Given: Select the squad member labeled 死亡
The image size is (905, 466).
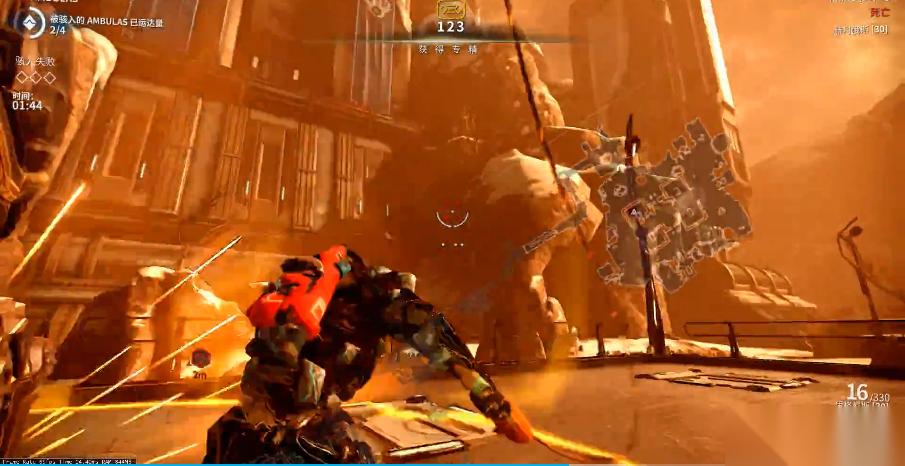Looking at the screenshot, I should point(879,13).
